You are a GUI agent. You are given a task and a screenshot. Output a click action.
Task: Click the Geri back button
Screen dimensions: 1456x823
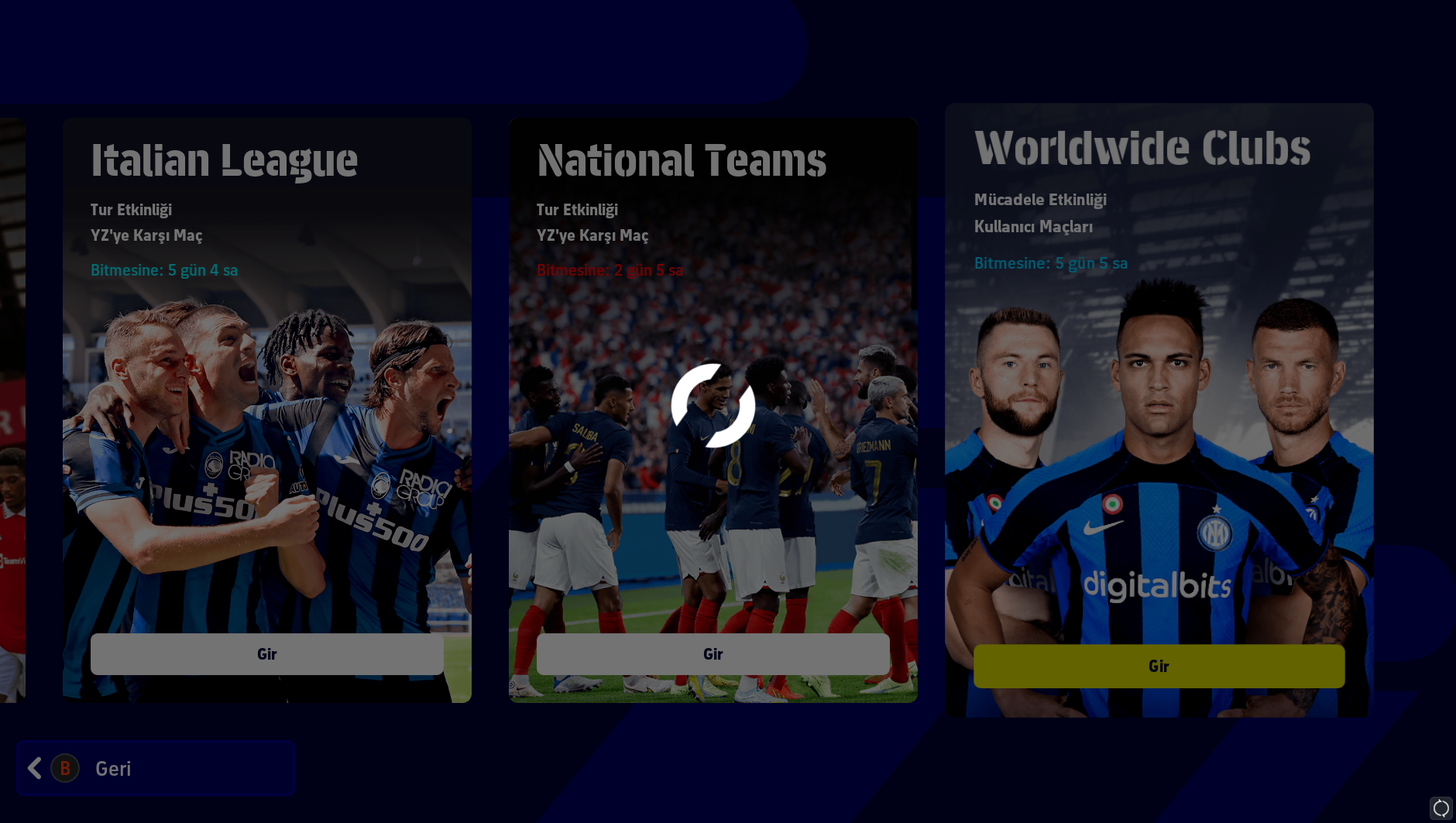(155, 768)
